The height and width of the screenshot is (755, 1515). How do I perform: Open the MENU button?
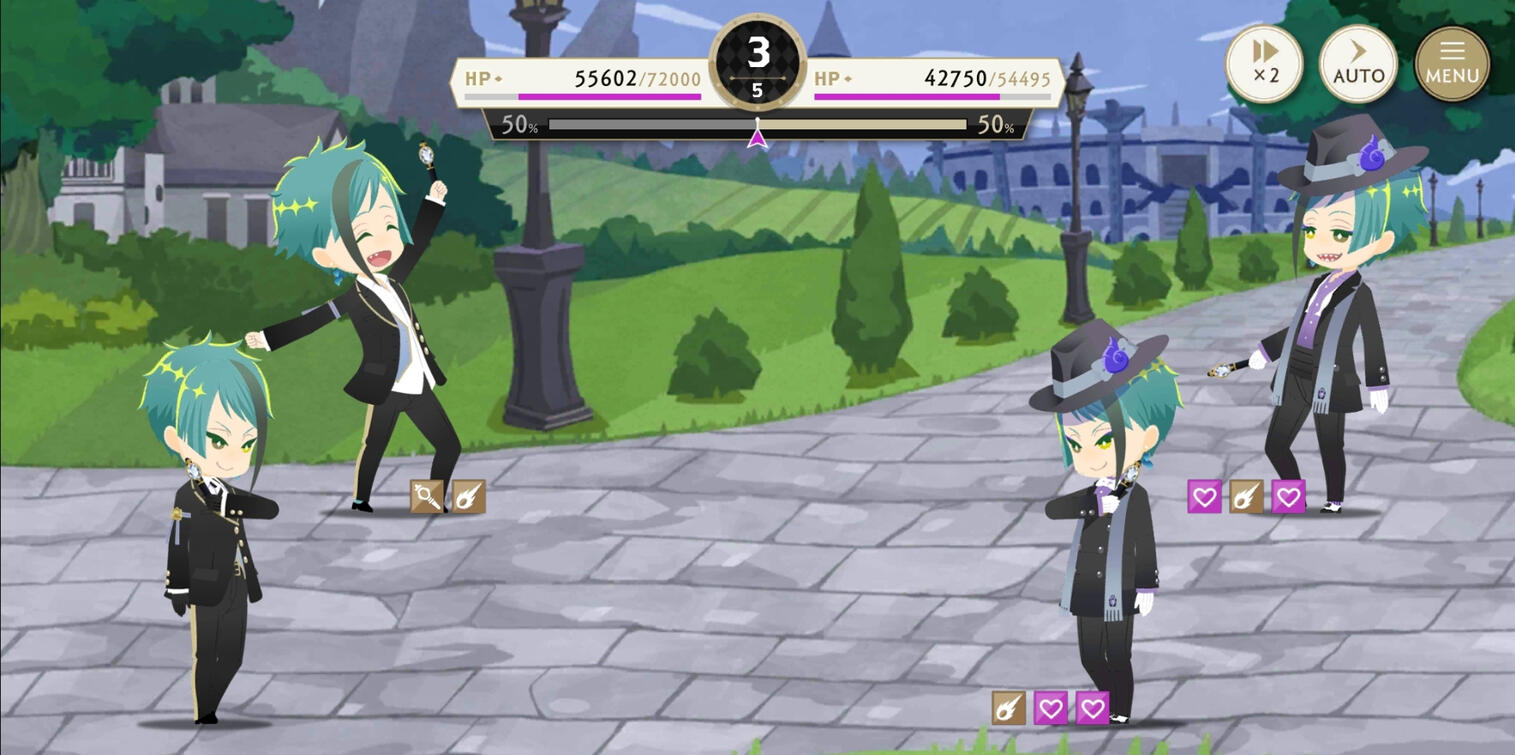pyautogui.click(x=1452, y=63)
